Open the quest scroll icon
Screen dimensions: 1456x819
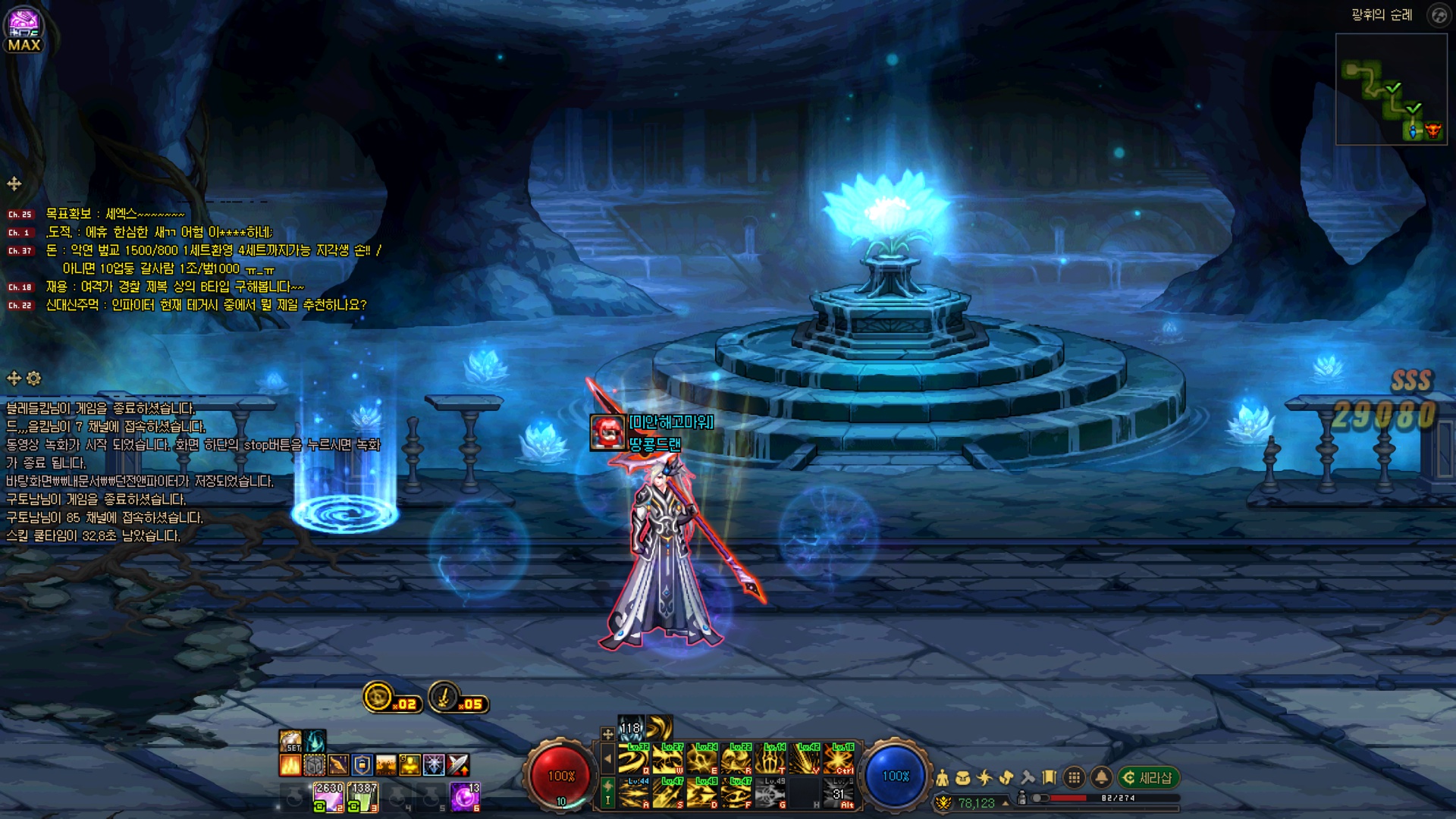click(1050, 778)
